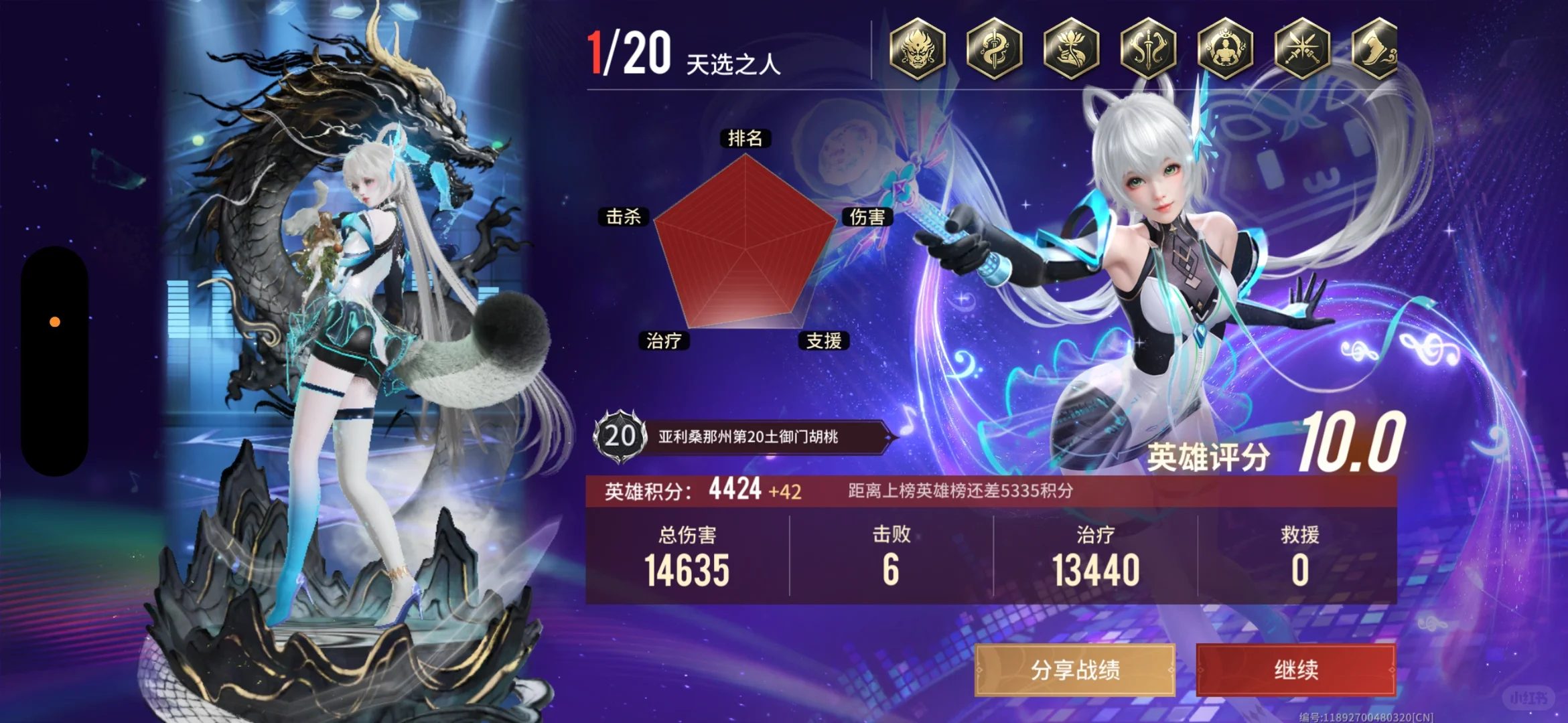This screenshot has width=1568, height=723.
Task: Select the snake-wrapped sword medal
Action: click(x=995, y=50)
